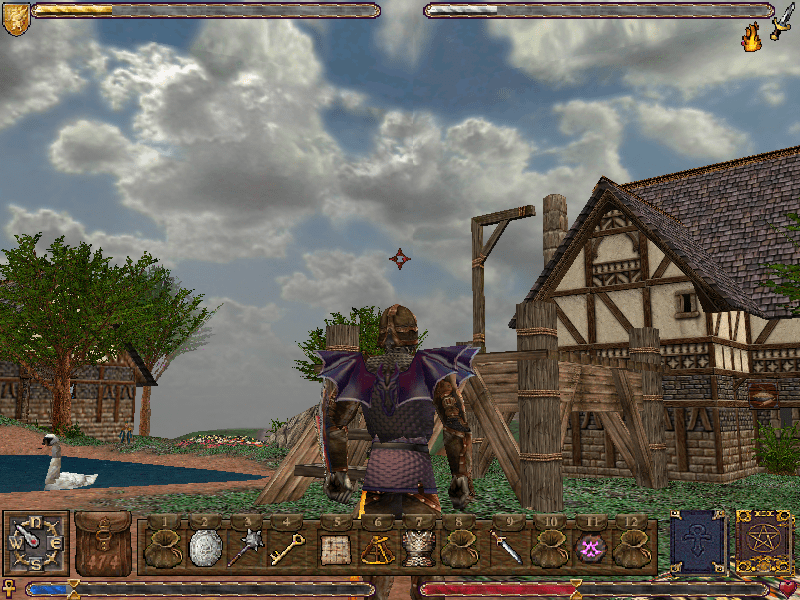This screenshot has width=800, height=600.
Task: Click the compass
Action: [36, 543]
